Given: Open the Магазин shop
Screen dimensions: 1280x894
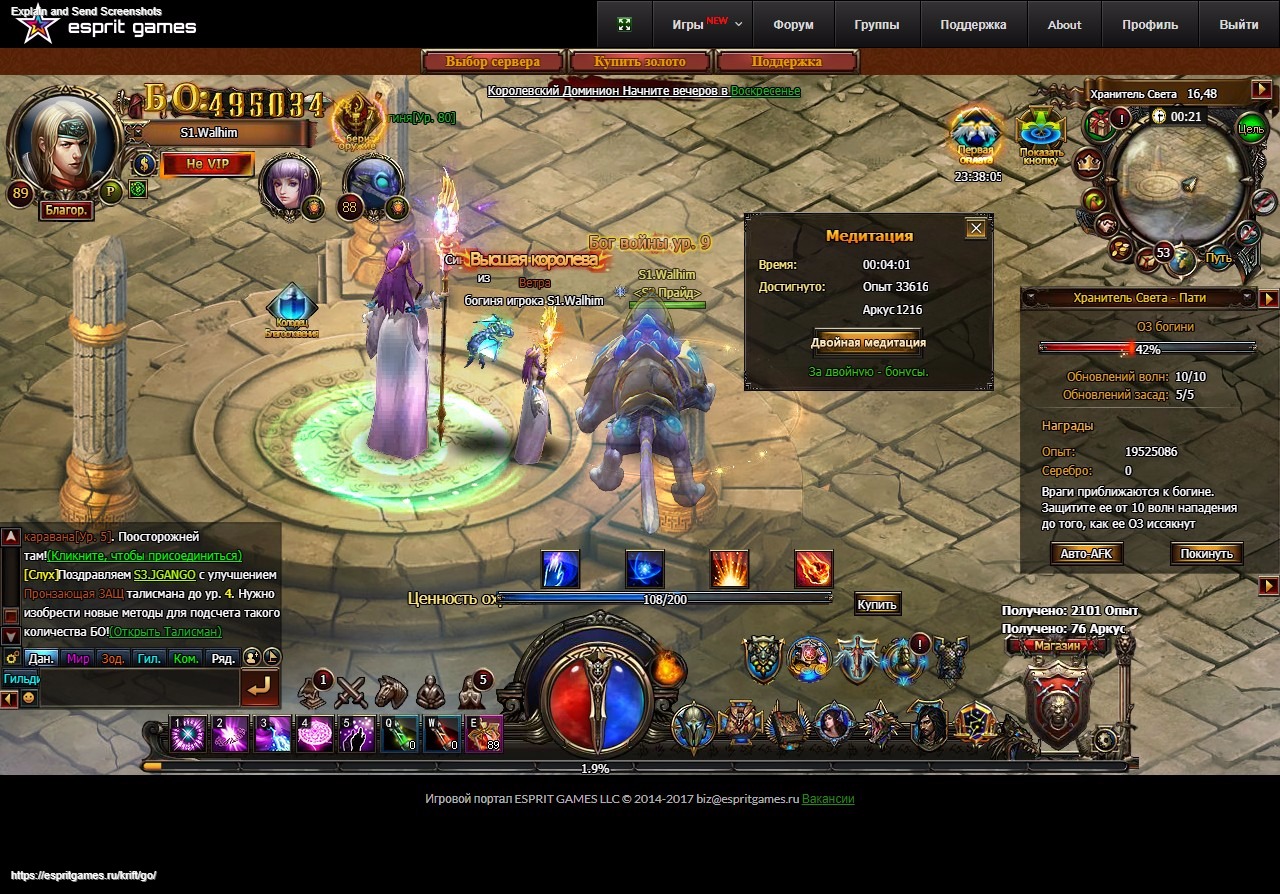Looking at the screenshot, I should pos(1057,645).
